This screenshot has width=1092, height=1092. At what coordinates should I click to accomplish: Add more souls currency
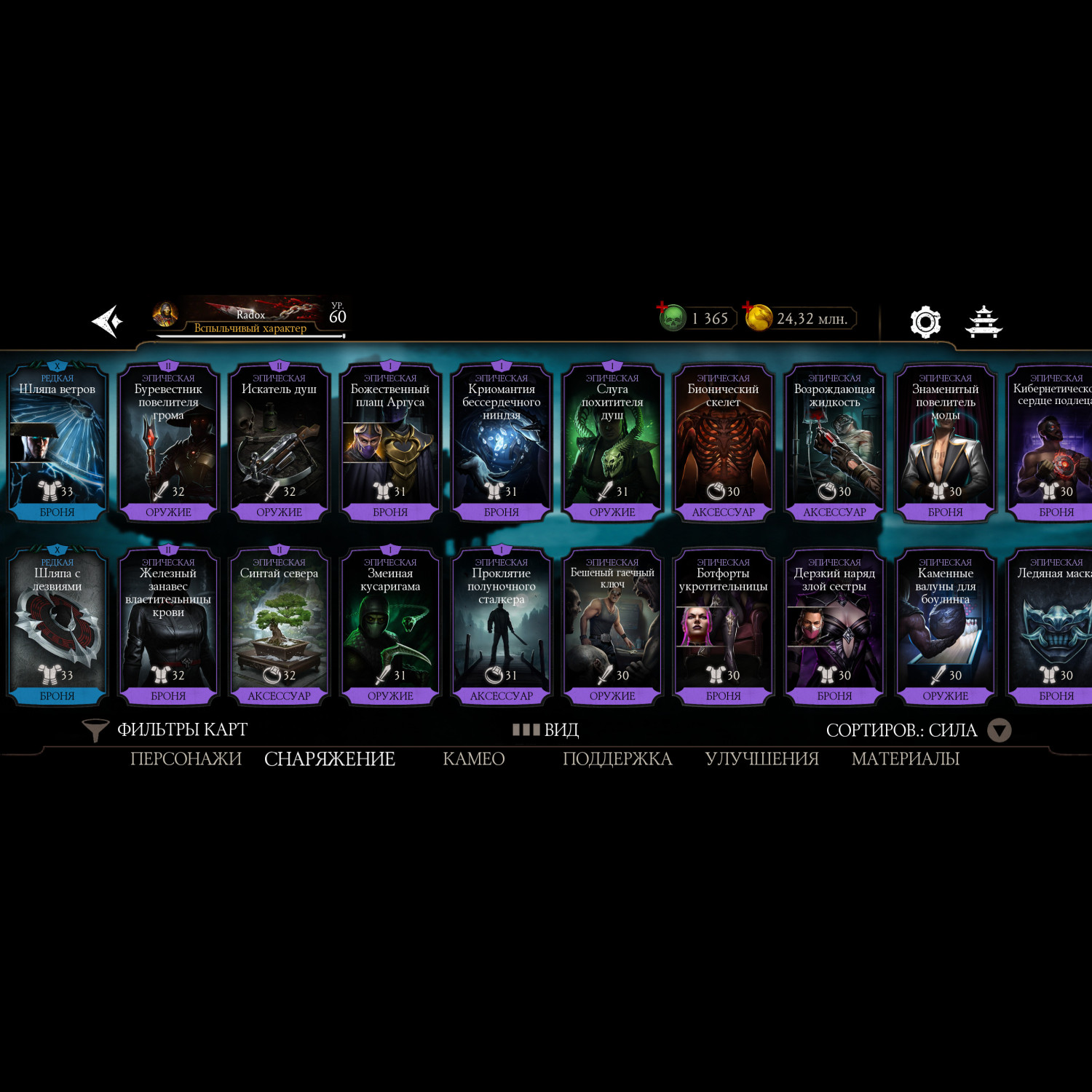coord(663,308)
